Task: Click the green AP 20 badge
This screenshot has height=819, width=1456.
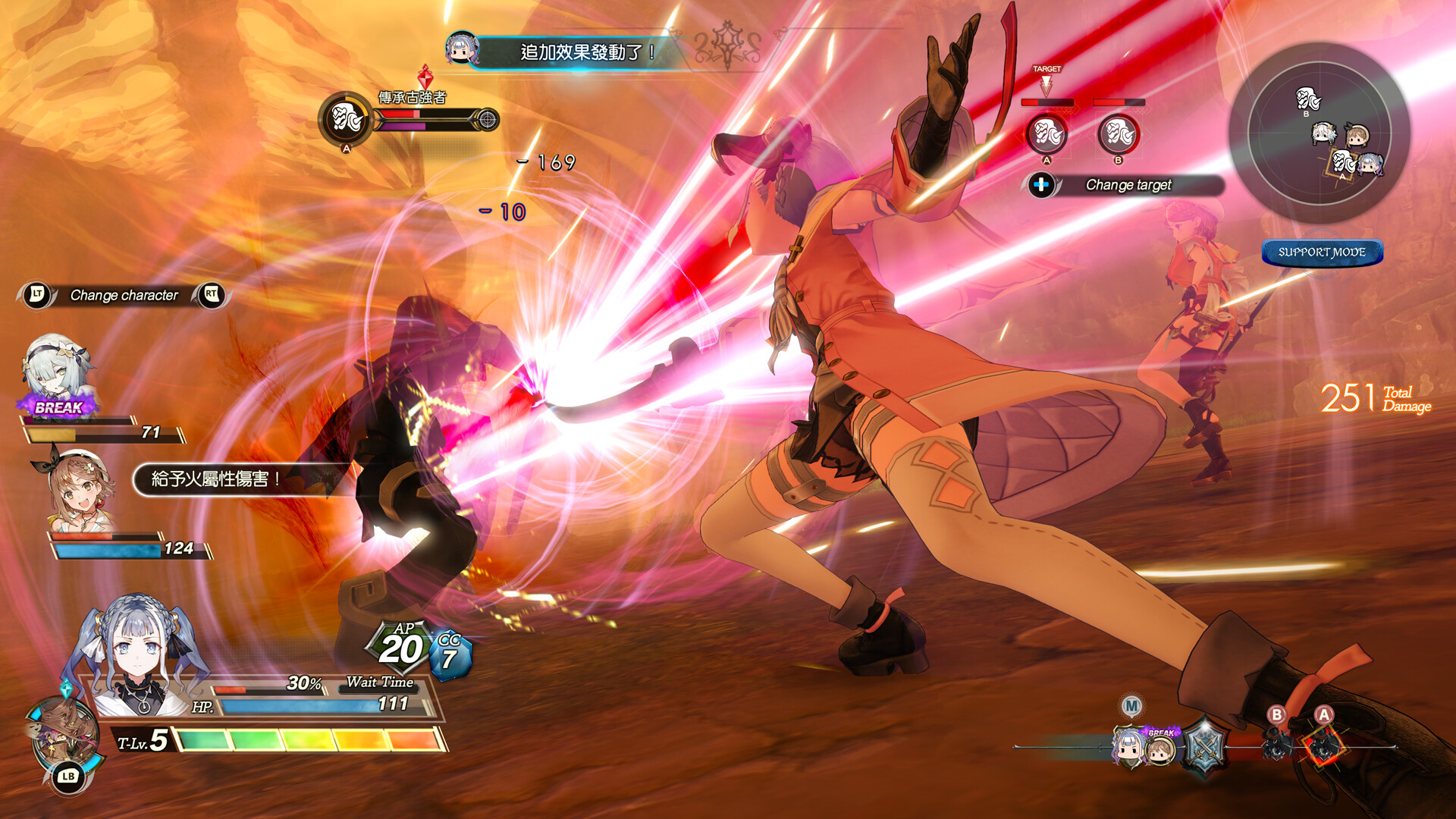Action: [x=400, y=647]
